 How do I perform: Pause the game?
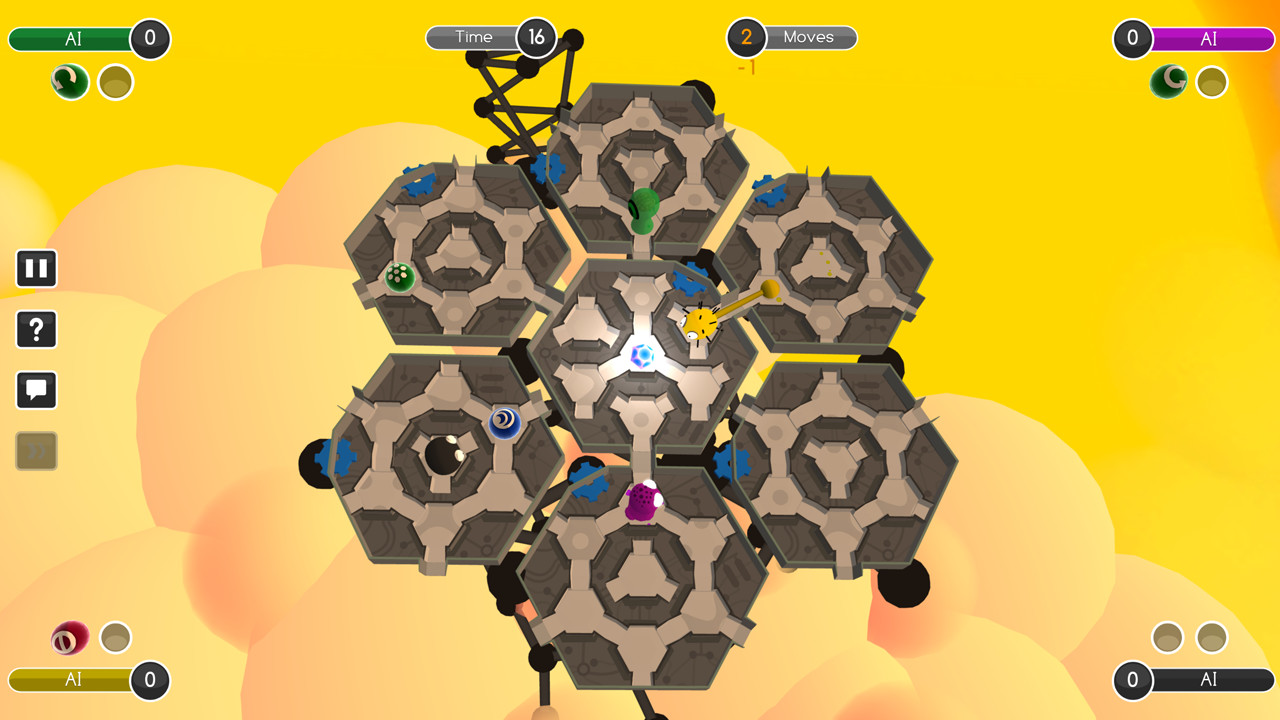click(x=36, y=268)
